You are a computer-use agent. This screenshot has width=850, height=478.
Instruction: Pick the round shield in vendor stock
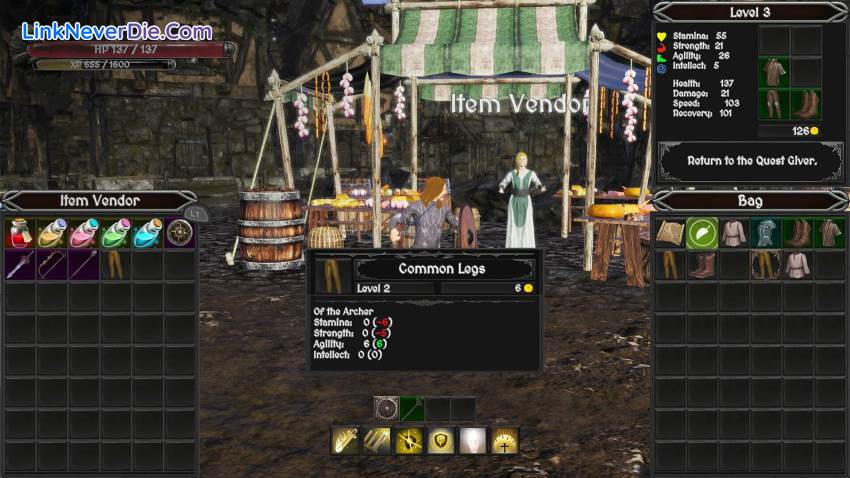pyautogui.click(x=180, y=233)
